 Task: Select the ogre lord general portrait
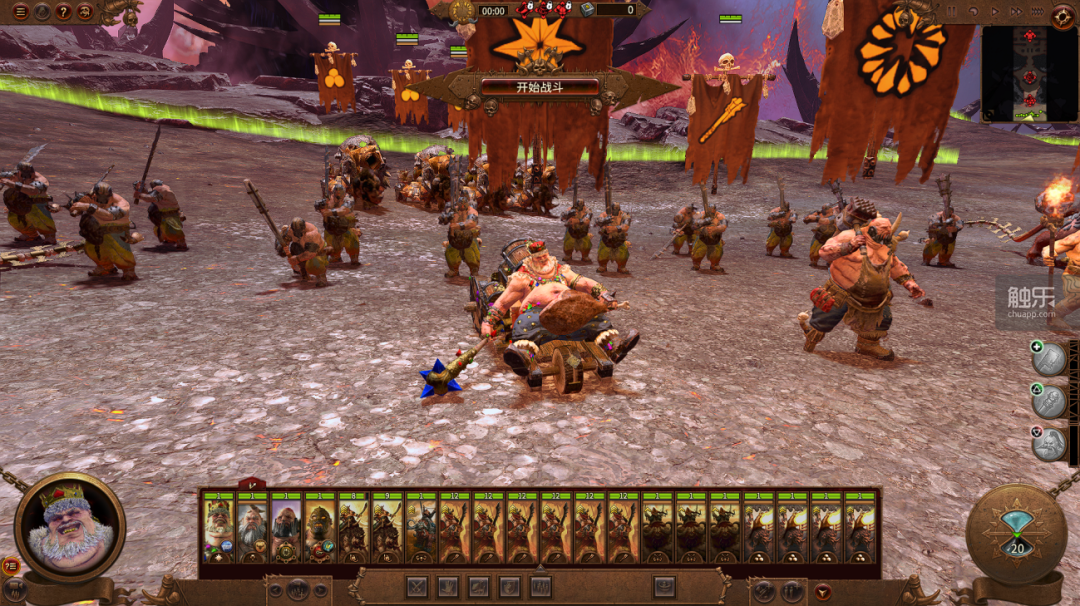[x=70, y=526]
